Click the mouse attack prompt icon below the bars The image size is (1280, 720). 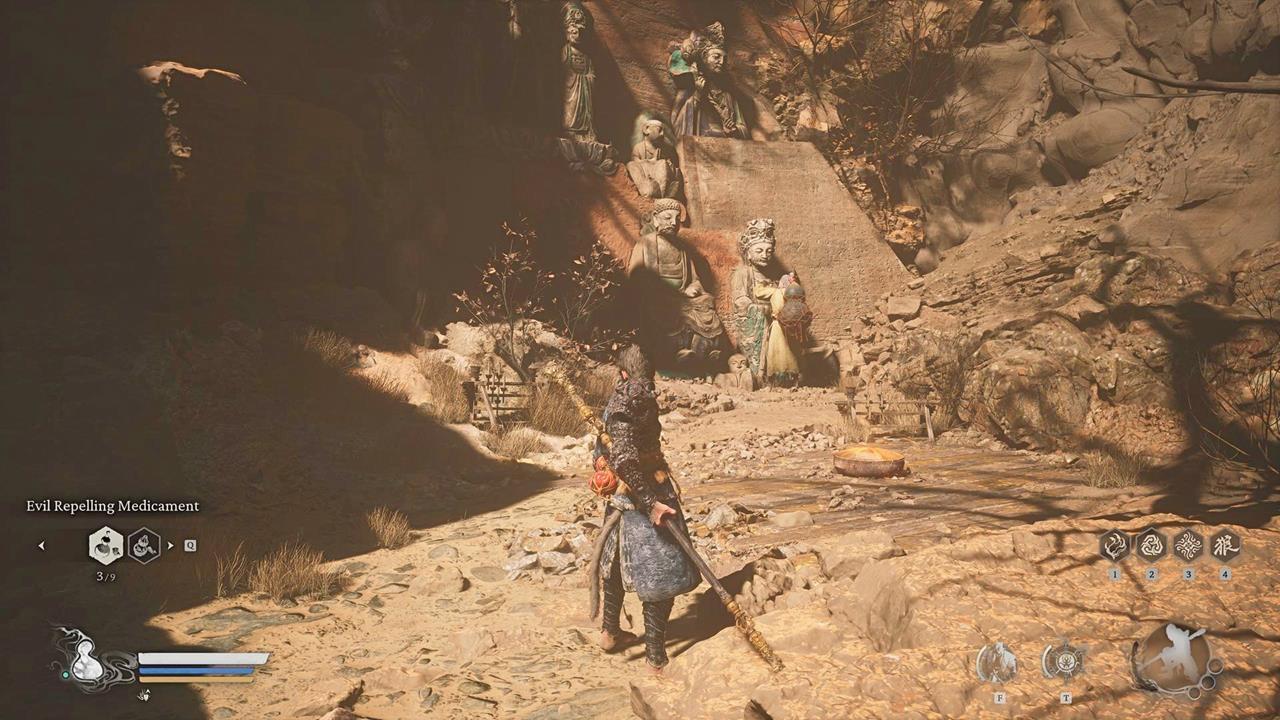pos(143,694)
